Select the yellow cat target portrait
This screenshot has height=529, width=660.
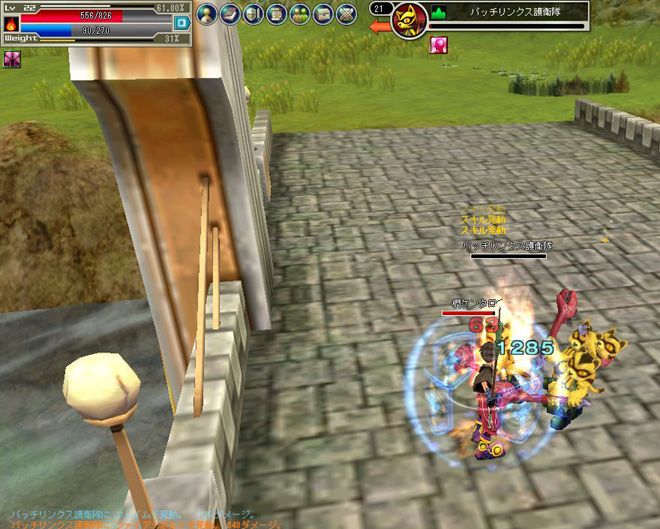[409, 20]
